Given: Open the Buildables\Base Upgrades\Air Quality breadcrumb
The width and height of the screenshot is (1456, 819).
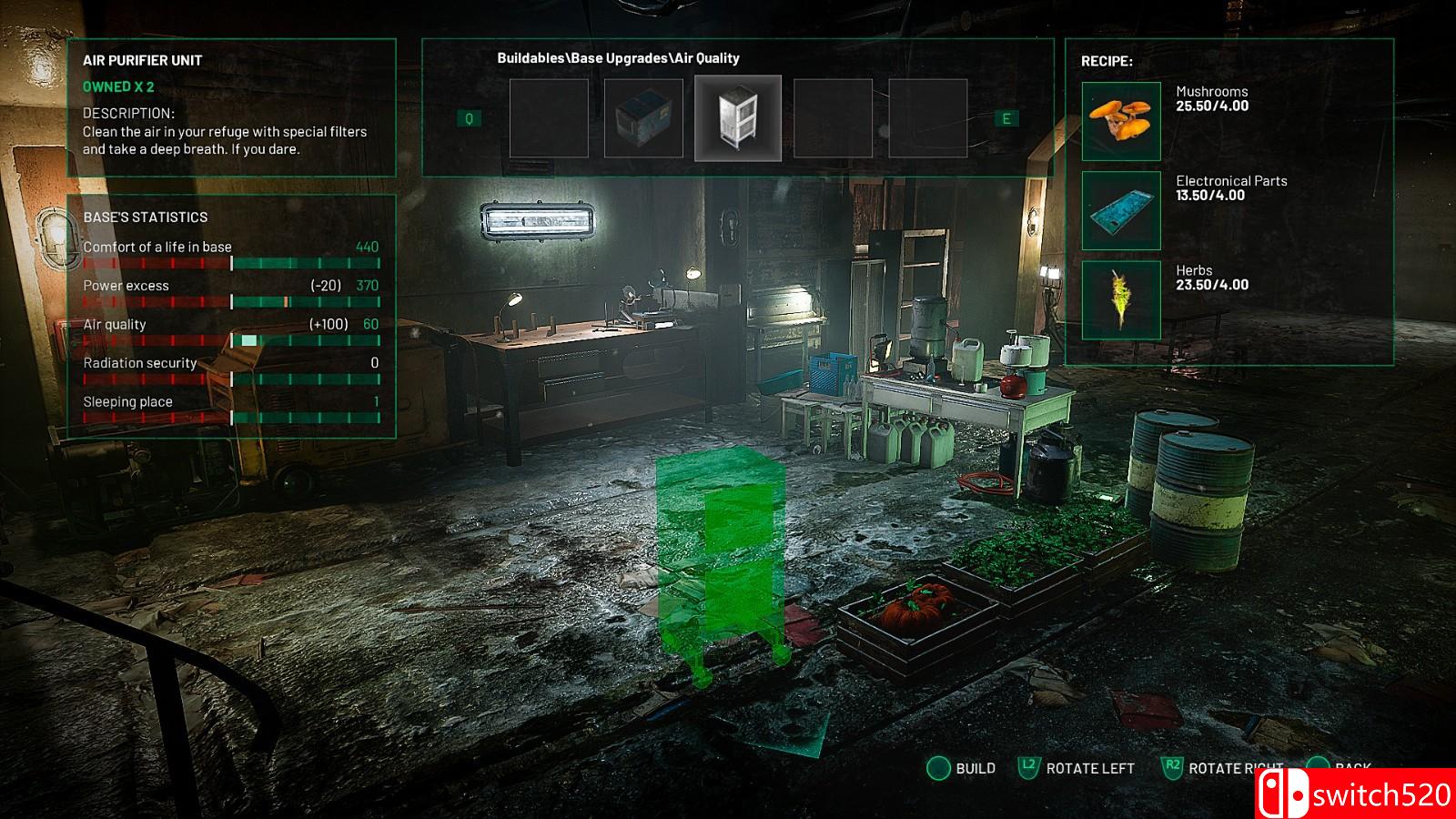Looking at the screenshot, I should pos(618,58).
